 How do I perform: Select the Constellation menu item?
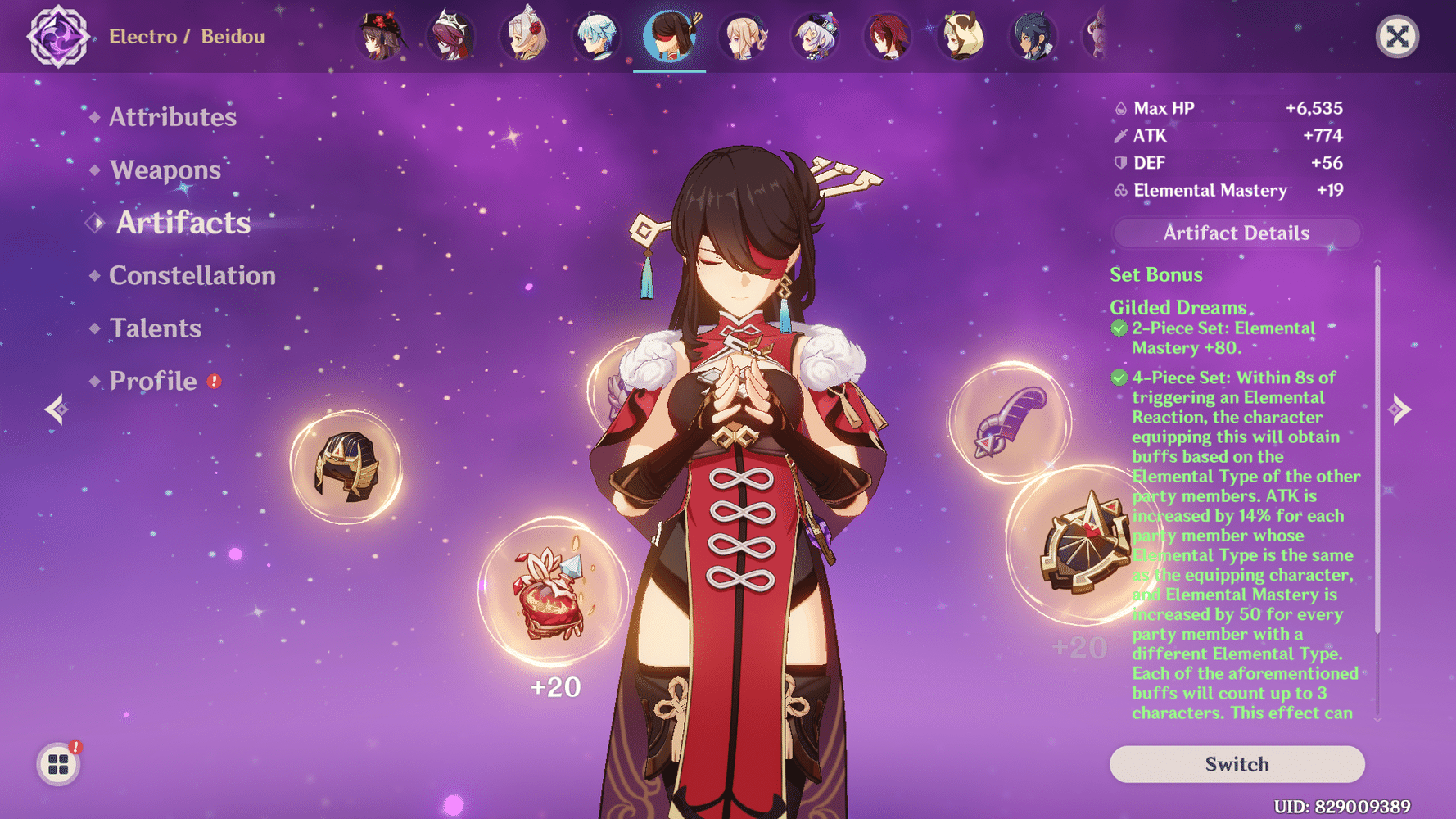tap(192, 276)
